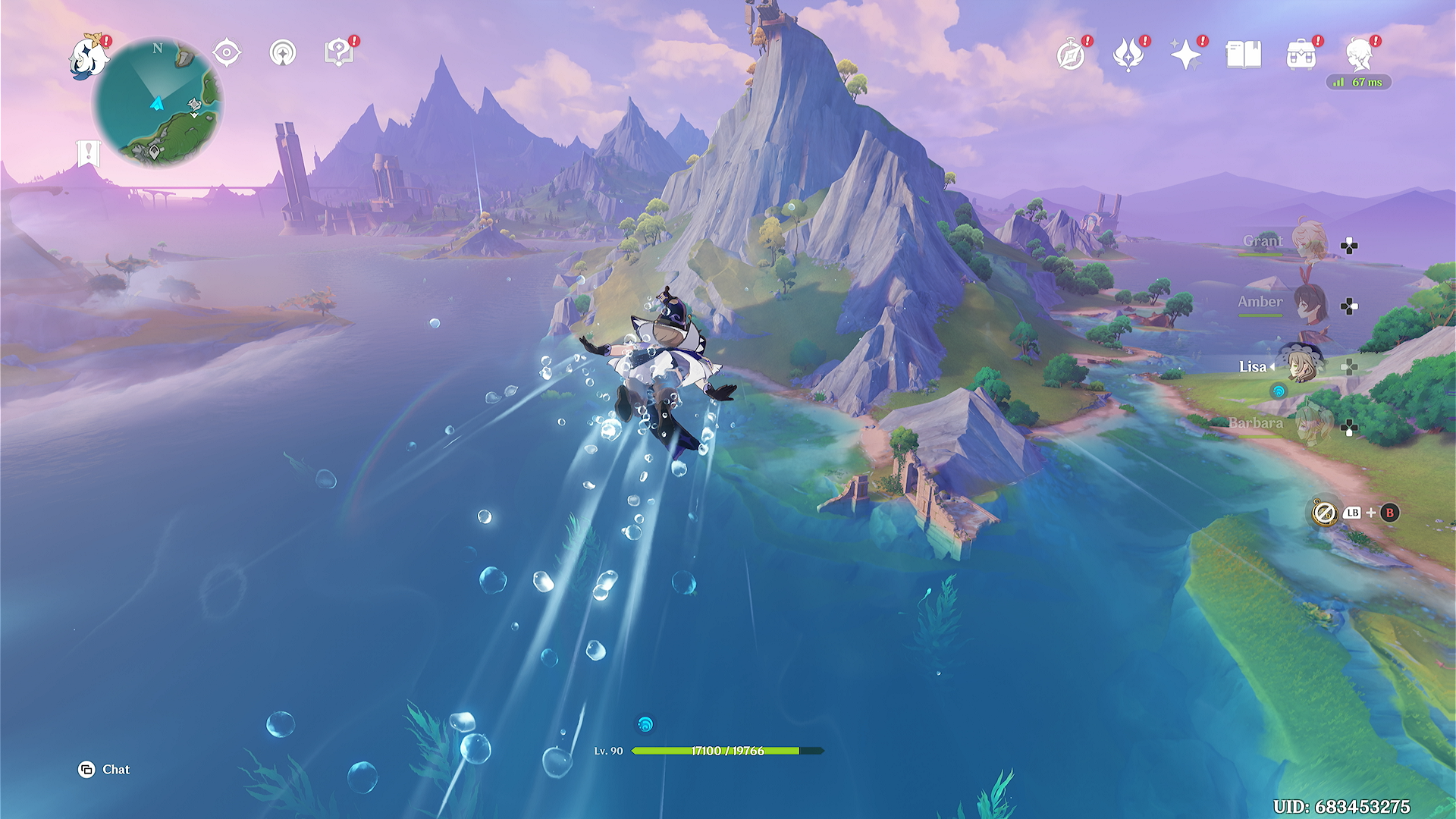This screenshot has height=819, width=1456.
Task: Open the character profile icon
Action: click(x=1359, y=55)
